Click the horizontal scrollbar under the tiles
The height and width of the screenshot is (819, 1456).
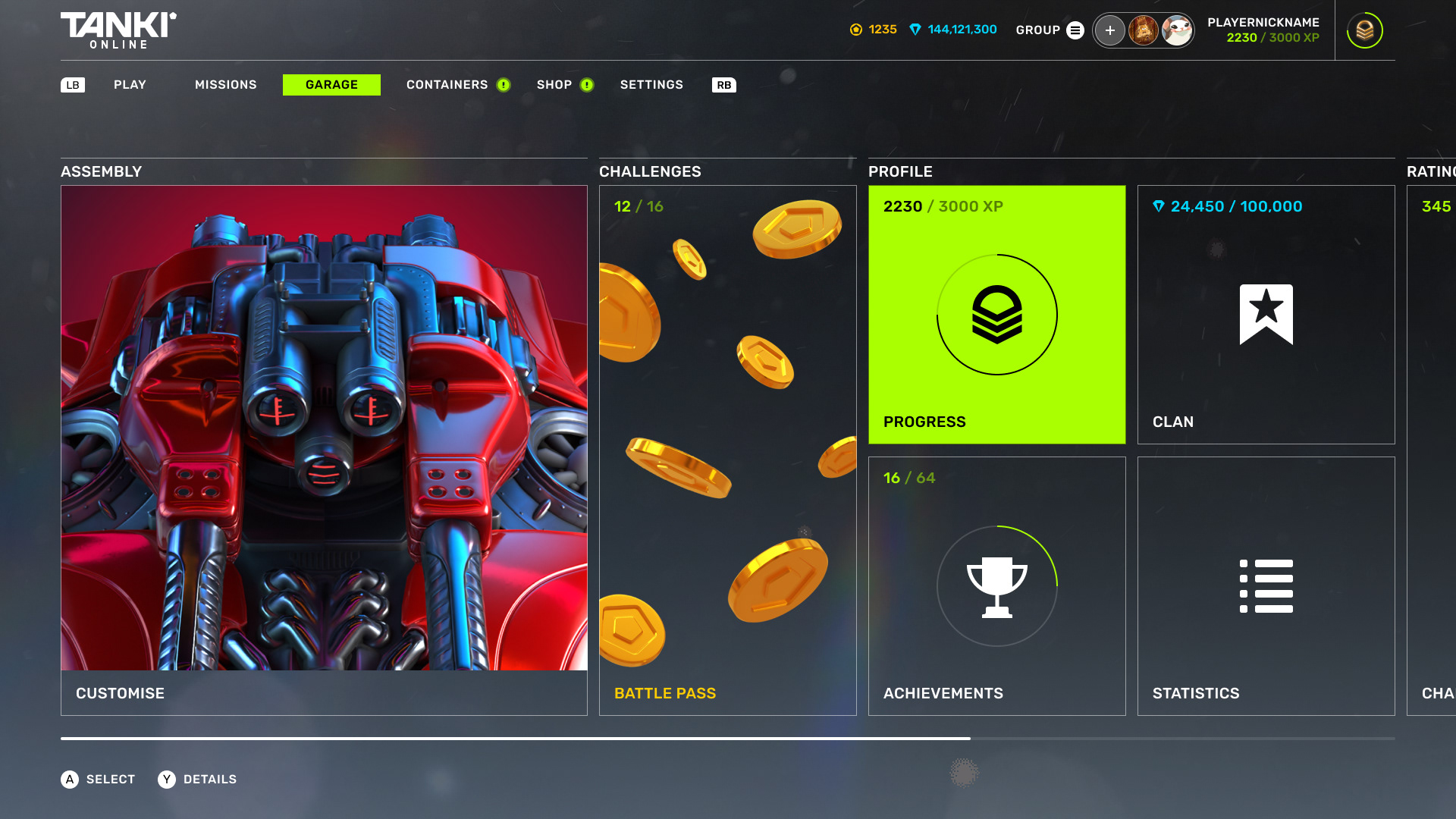pyautogui.click(x=516, y=738)
